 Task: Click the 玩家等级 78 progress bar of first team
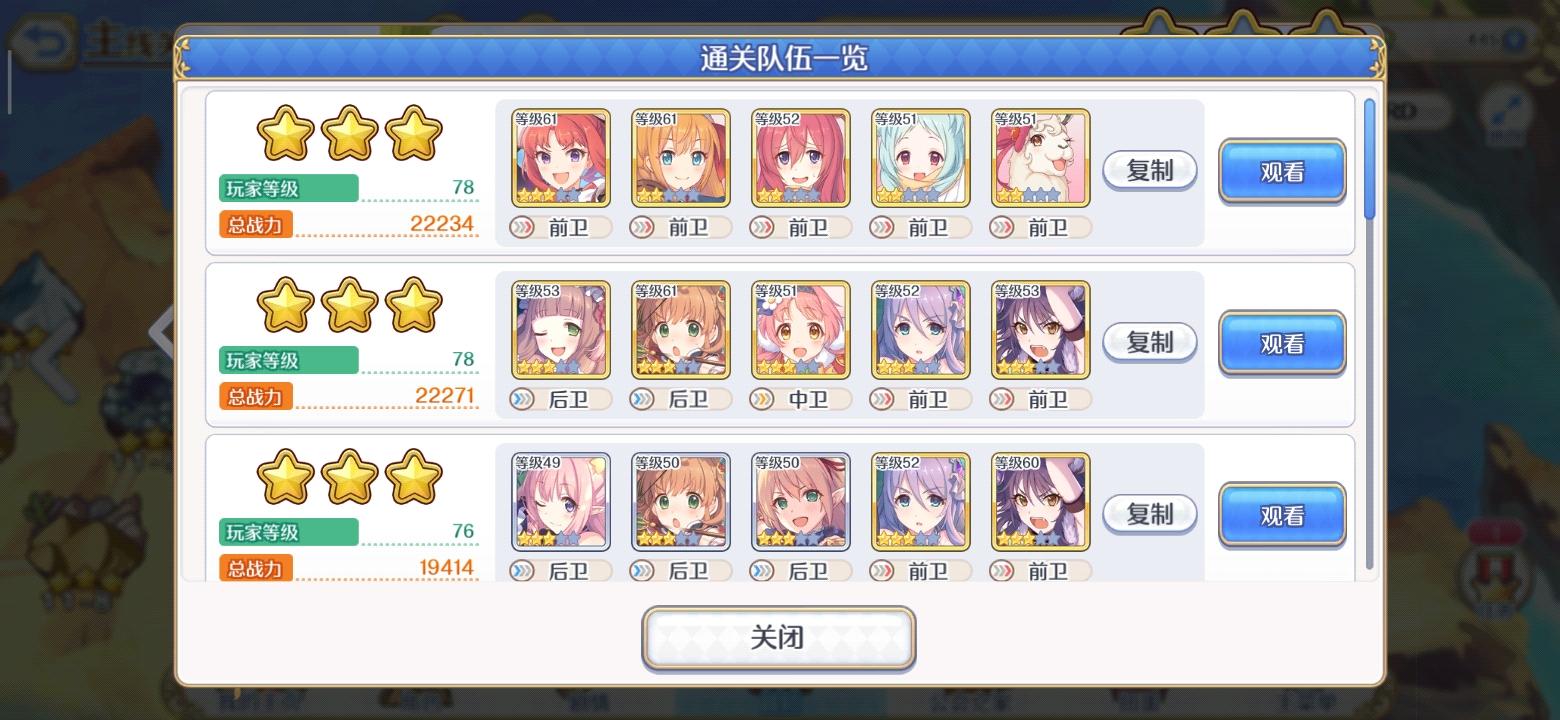point(290,189)
